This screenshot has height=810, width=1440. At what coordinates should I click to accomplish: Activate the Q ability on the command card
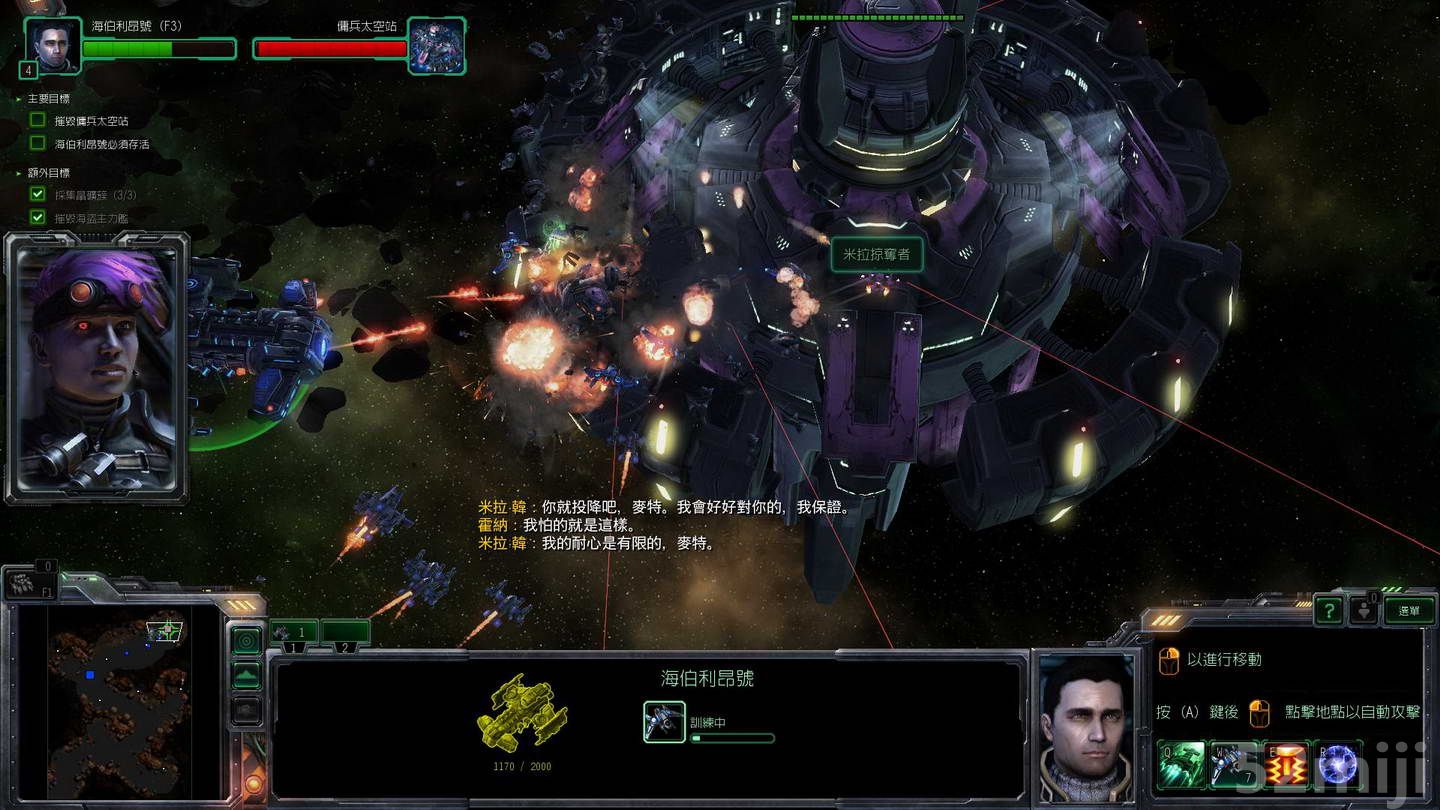pos(1180,764)
